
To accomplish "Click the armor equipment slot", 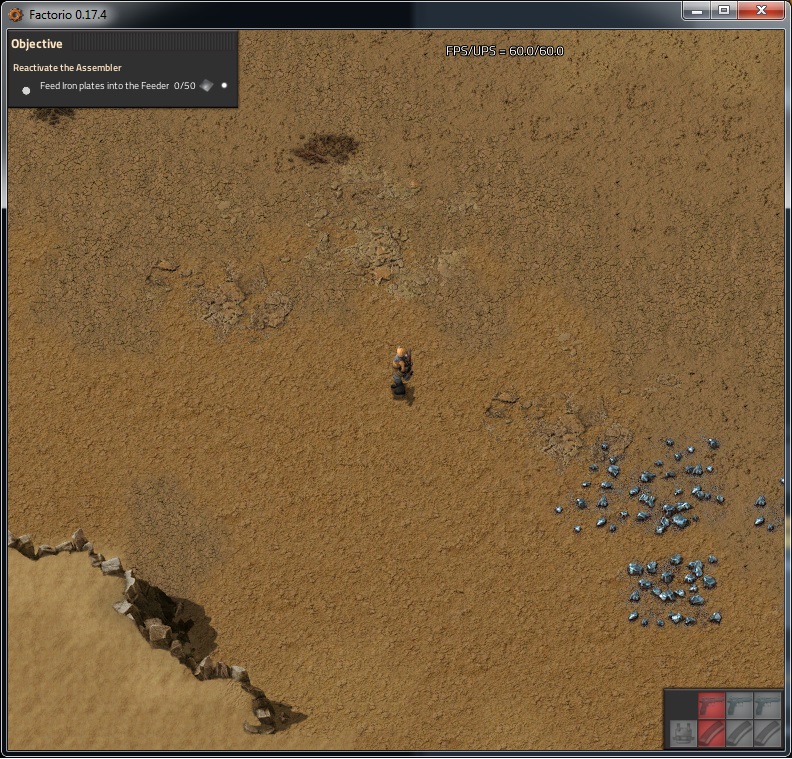I will point(683,732).
